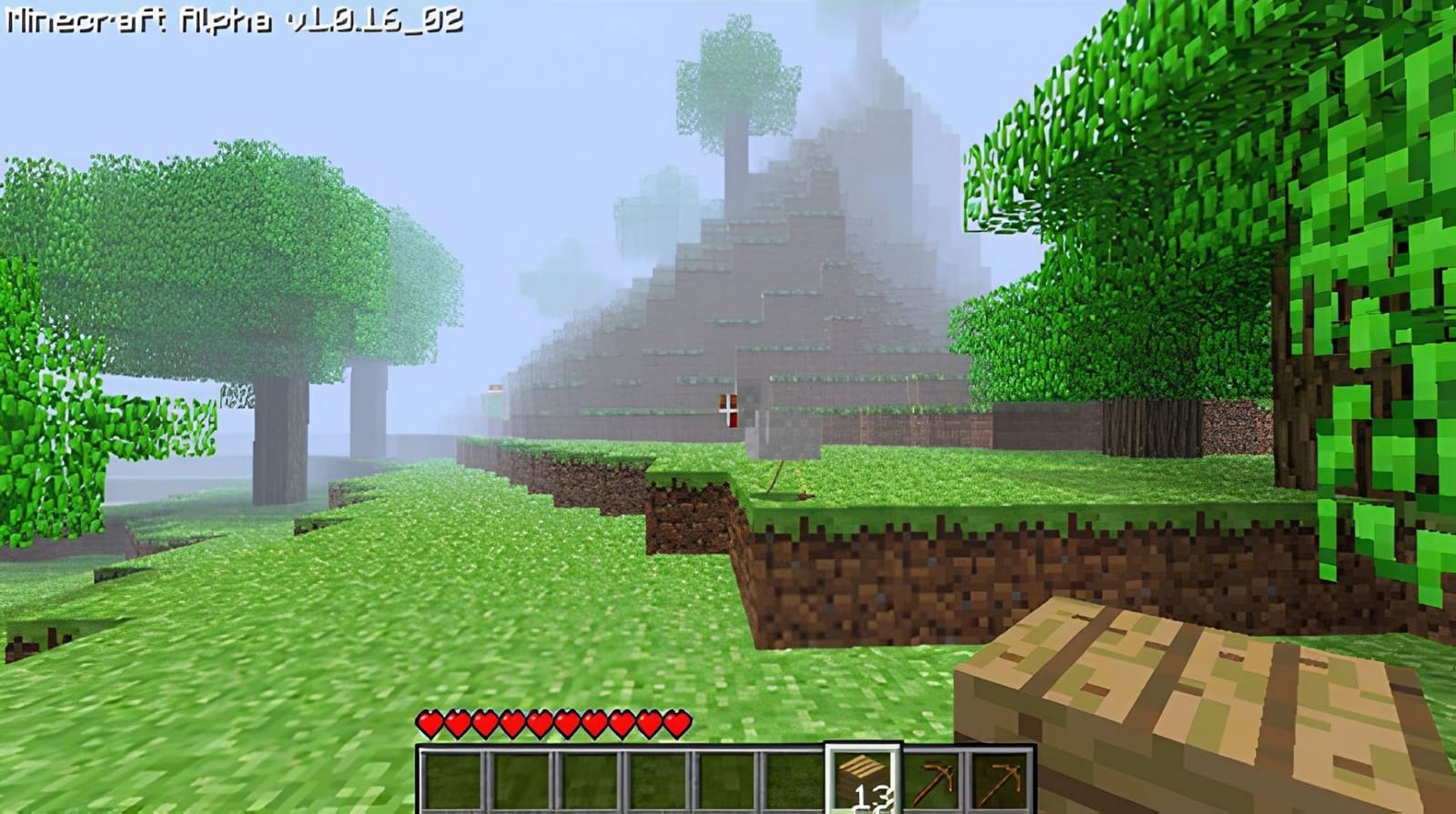The image size is (1456, 814).
Task: Select the pickaxe in the eighth hotbar slot
Action: click(930, 778)
